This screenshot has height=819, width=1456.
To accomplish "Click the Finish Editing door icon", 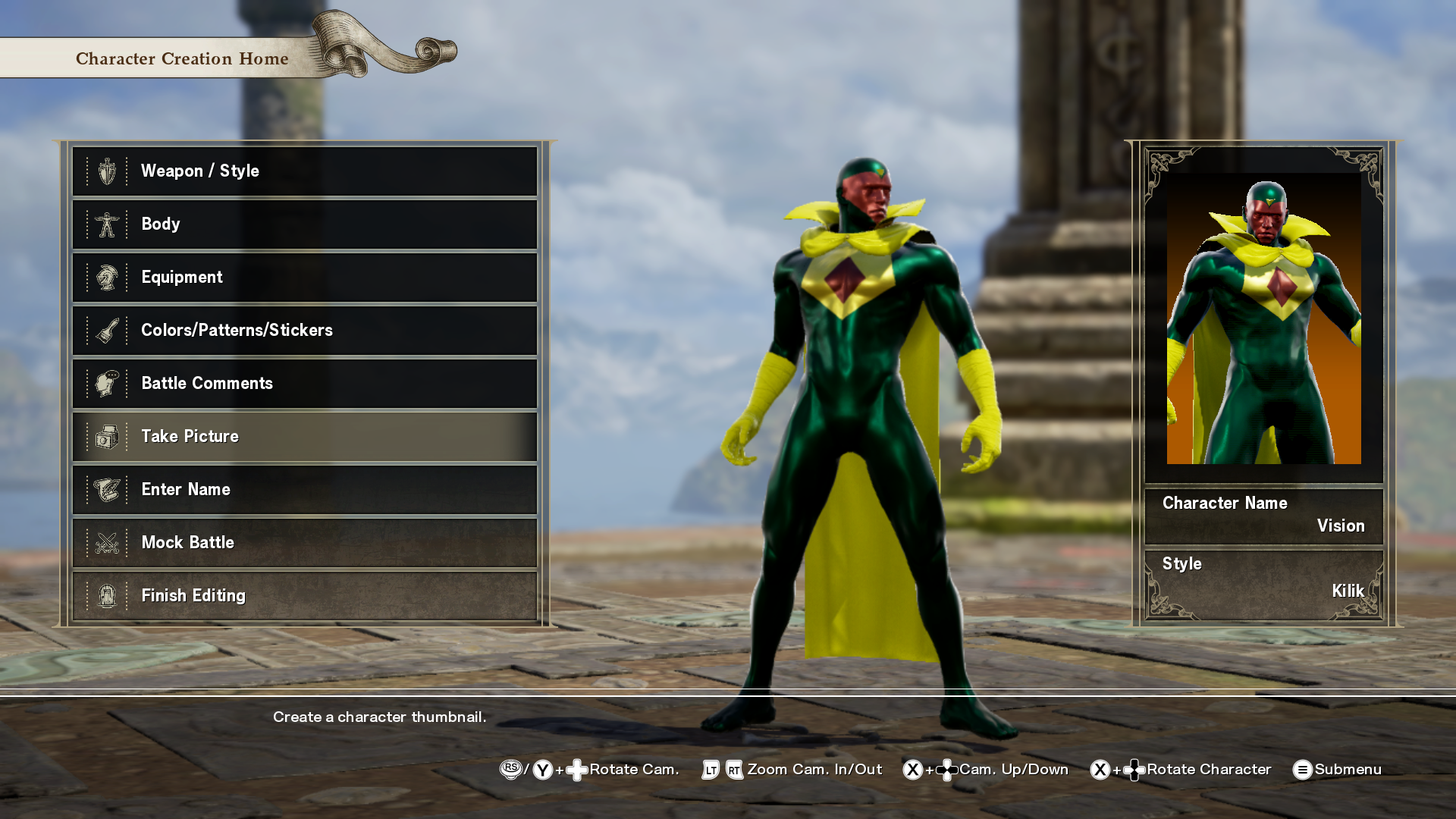I will click(x=108, y=595).
